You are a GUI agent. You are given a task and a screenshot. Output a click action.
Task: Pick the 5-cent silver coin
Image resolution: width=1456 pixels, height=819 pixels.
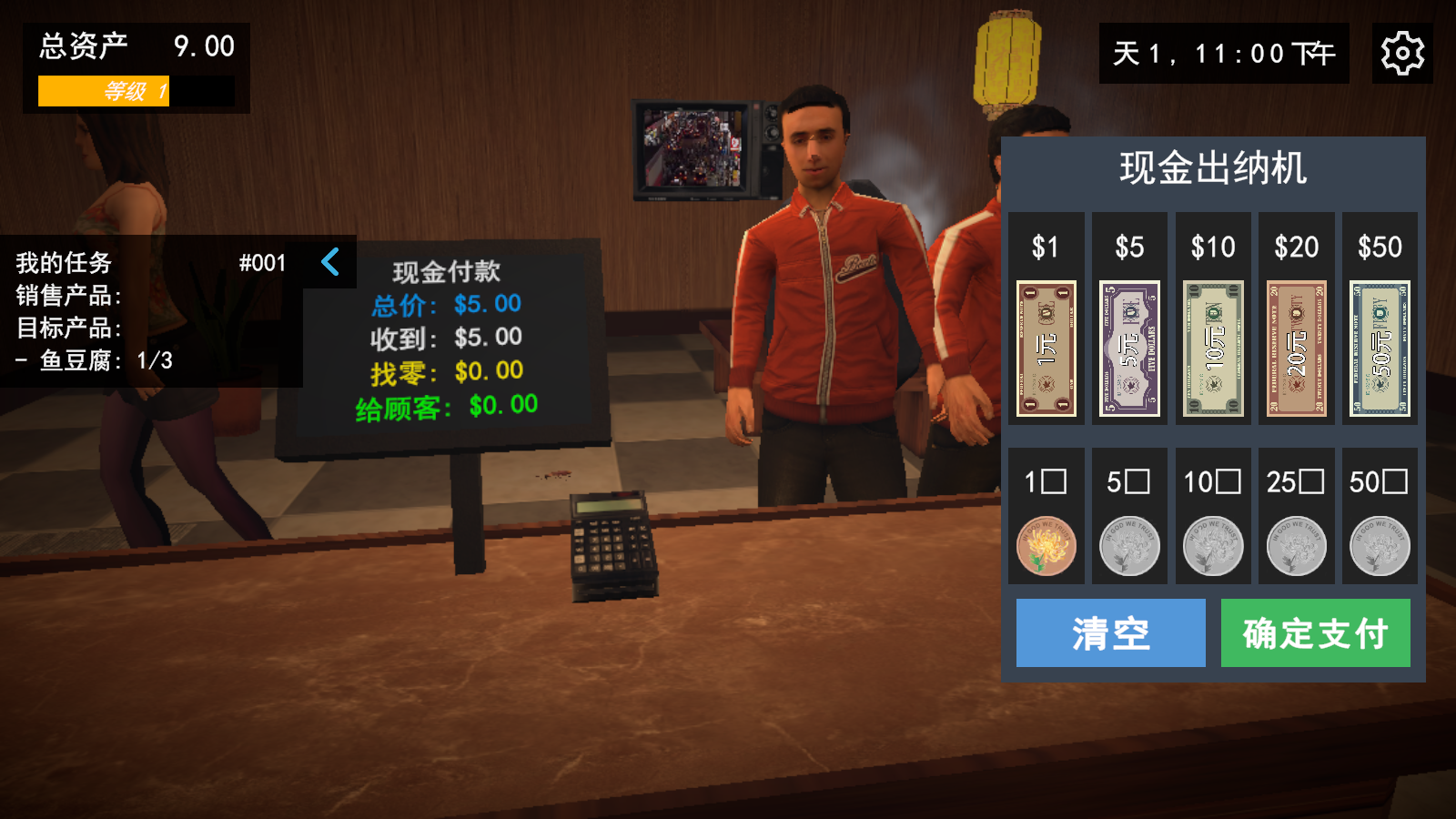pos(1128,546)
